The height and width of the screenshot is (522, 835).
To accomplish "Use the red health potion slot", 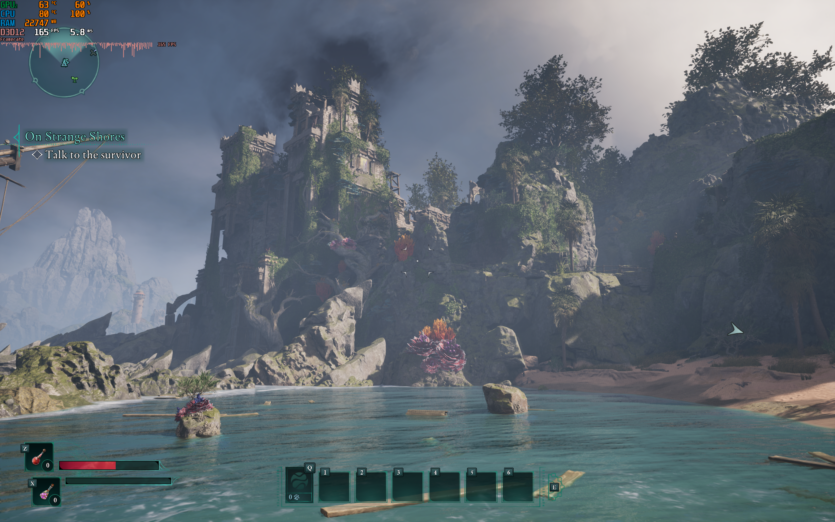I will [39, 457].
